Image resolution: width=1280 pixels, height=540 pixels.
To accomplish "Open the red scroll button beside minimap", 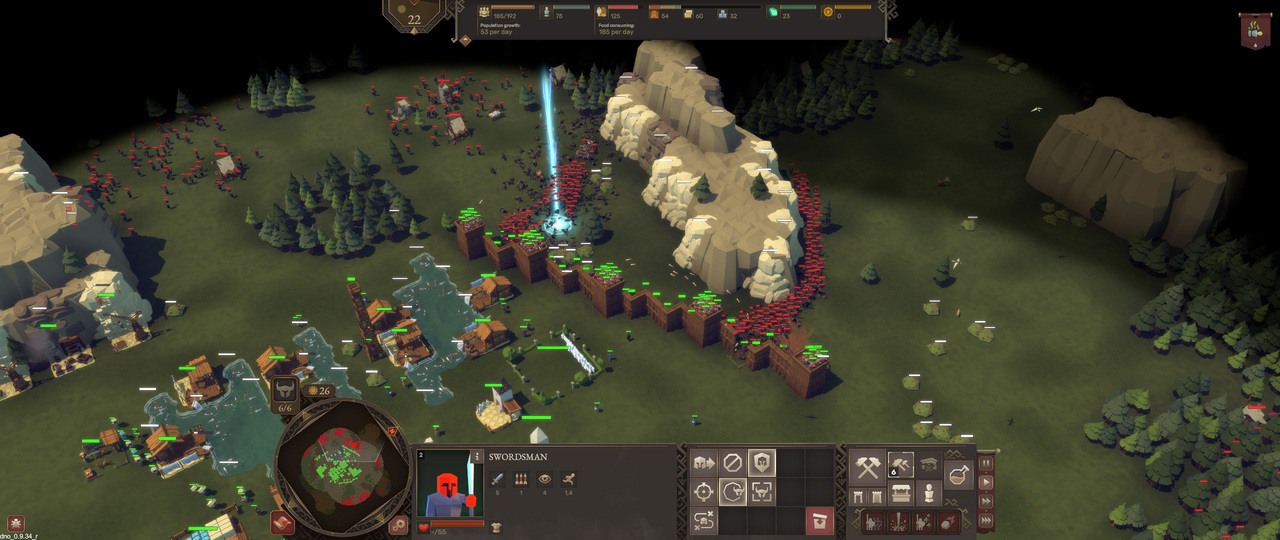I will [281, 522].
